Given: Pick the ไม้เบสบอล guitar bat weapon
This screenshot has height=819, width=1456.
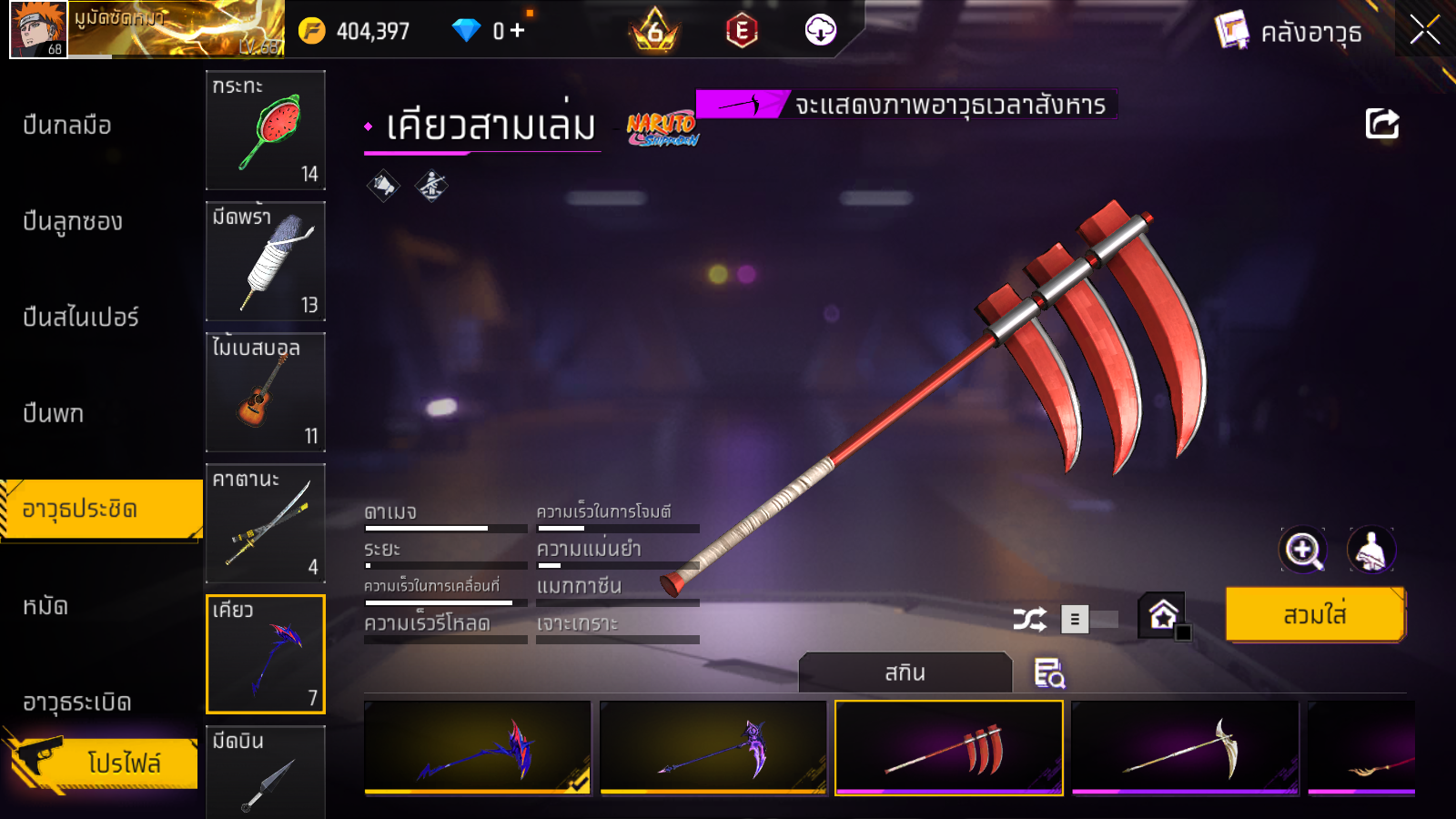Looking at the screenshot, I should click(x=265, y=392).
